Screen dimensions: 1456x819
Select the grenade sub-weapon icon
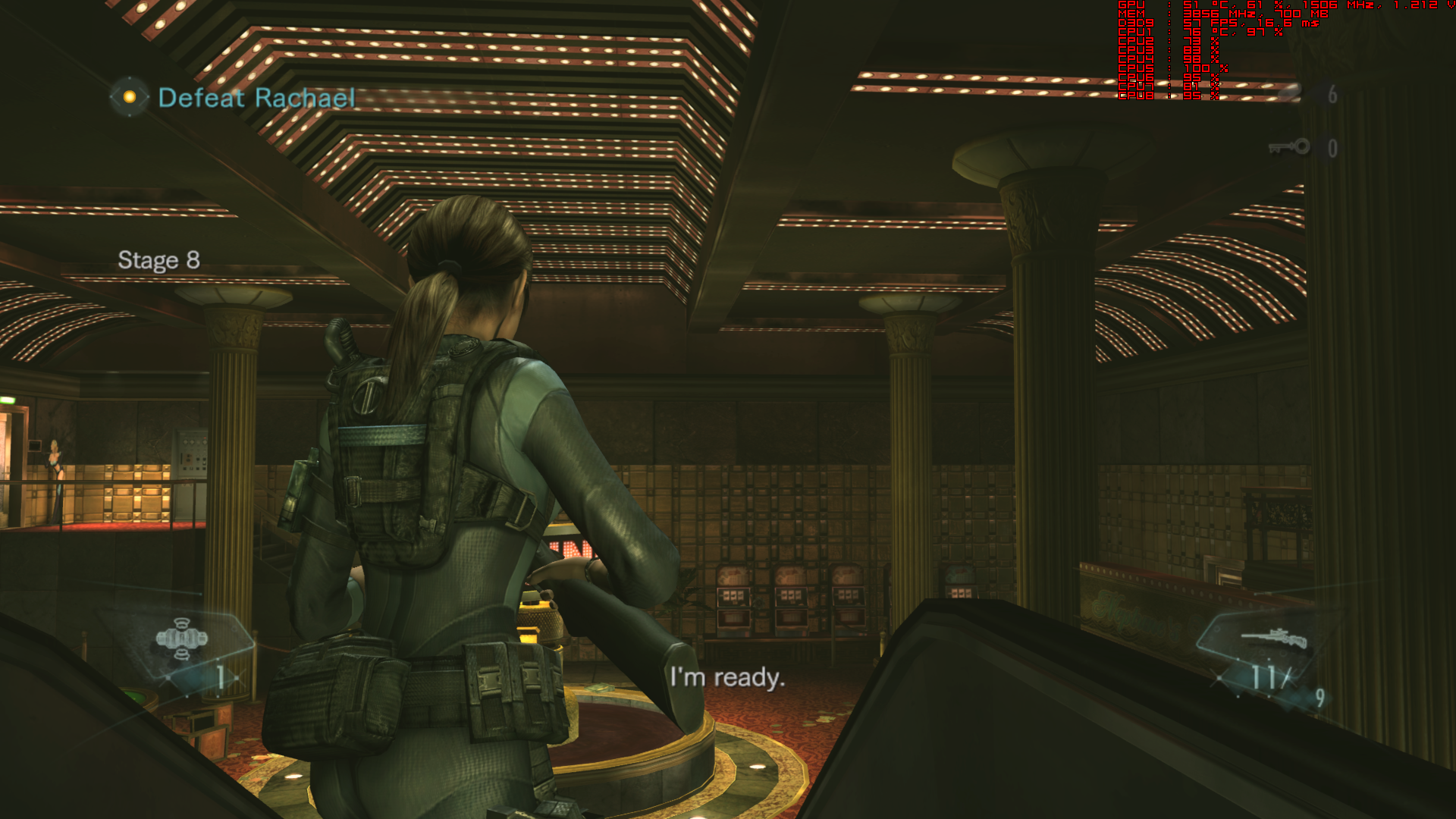(x=181, y=639)
